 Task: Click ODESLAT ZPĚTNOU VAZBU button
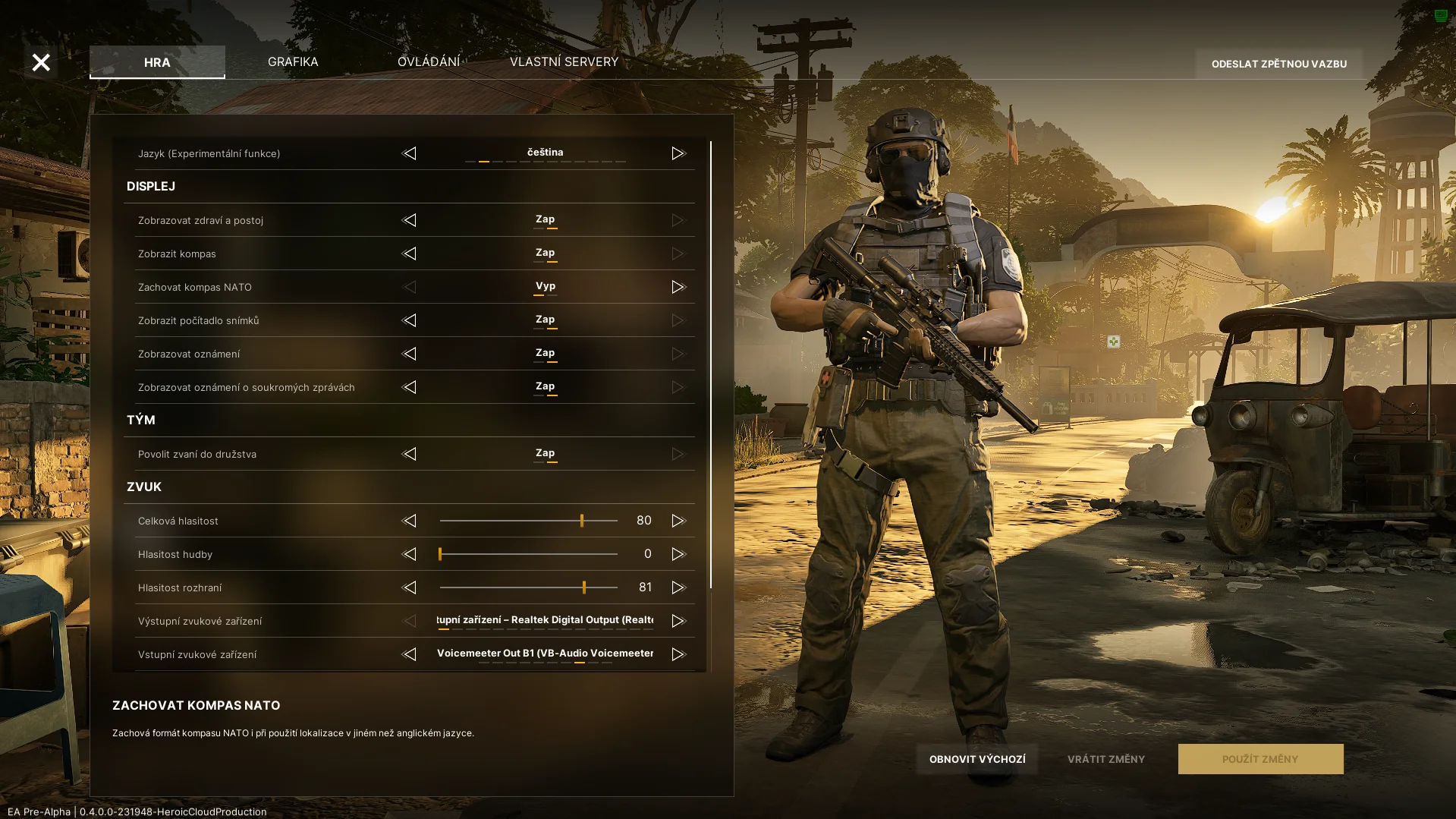click(1278, 64)
